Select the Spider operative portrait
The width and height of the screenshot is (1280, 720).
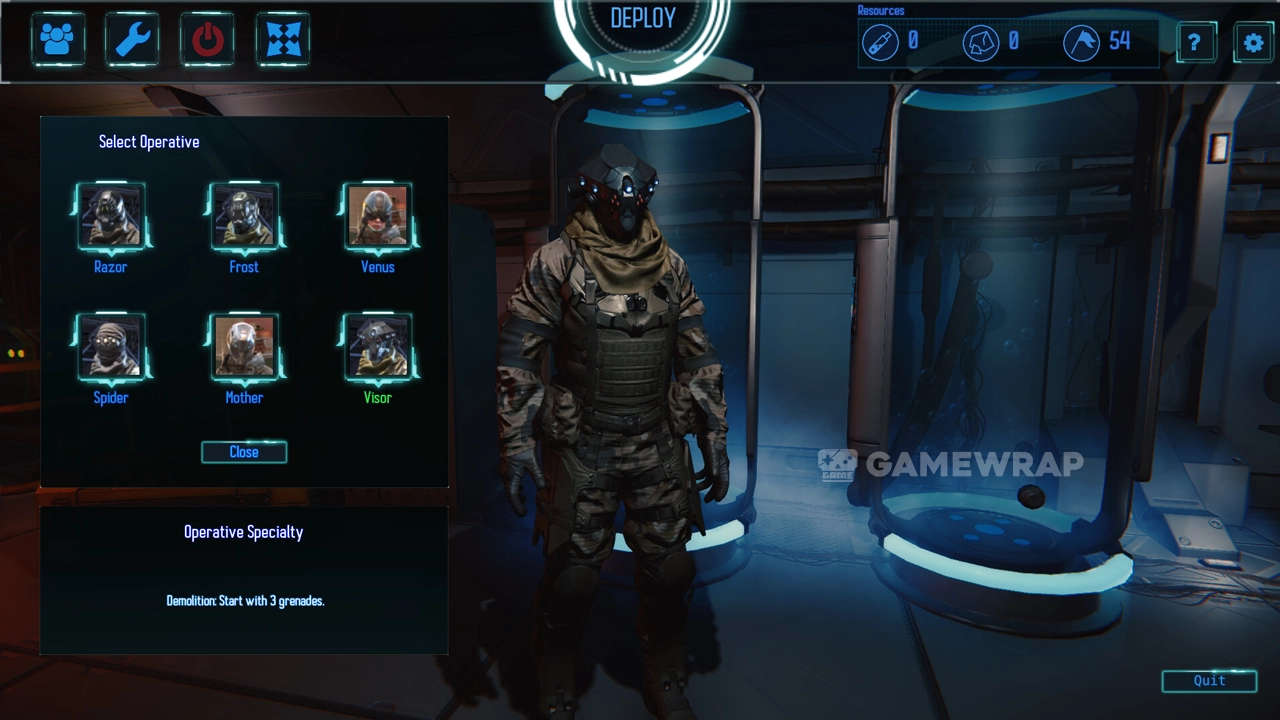pos(110,347)
